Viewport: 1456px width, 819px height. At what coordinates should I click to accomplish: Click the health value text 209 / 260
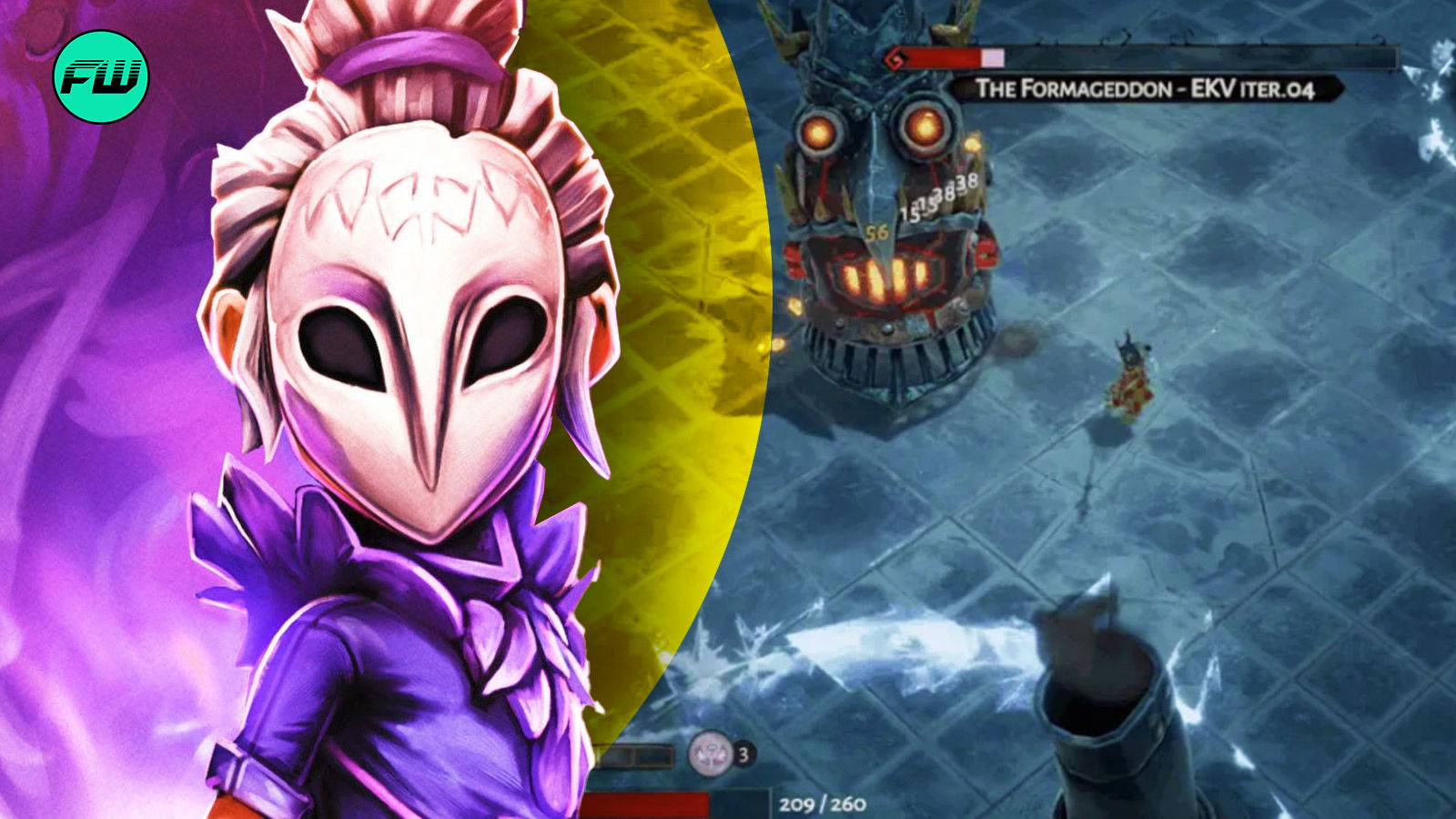[x=823, y=804]
